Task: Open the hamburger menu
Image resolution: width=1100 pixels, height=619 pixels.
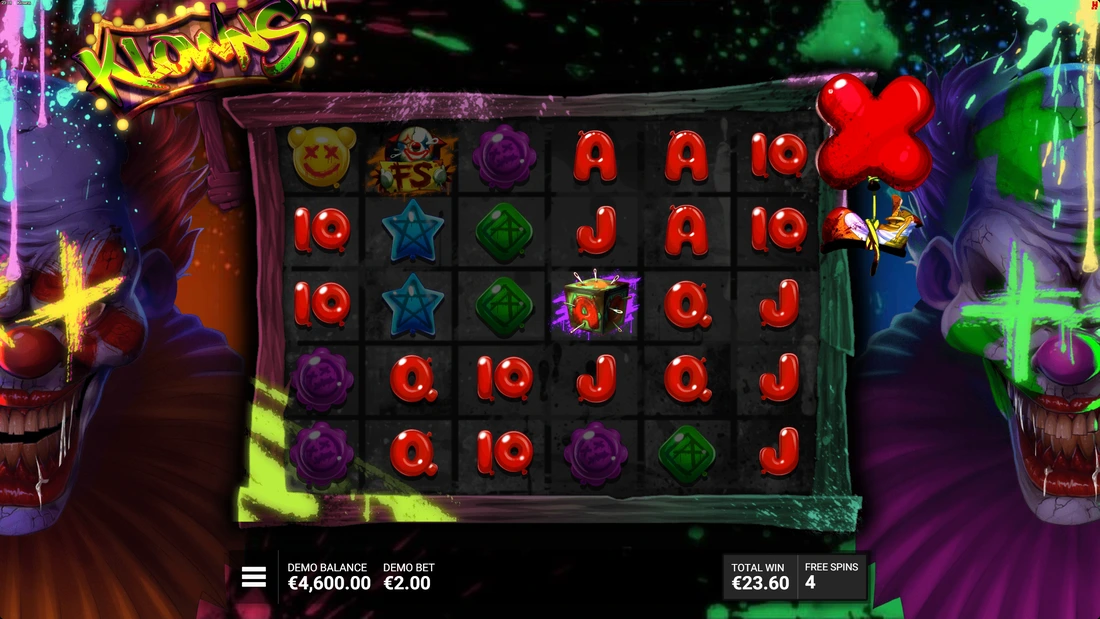Action: pos(254,576)
